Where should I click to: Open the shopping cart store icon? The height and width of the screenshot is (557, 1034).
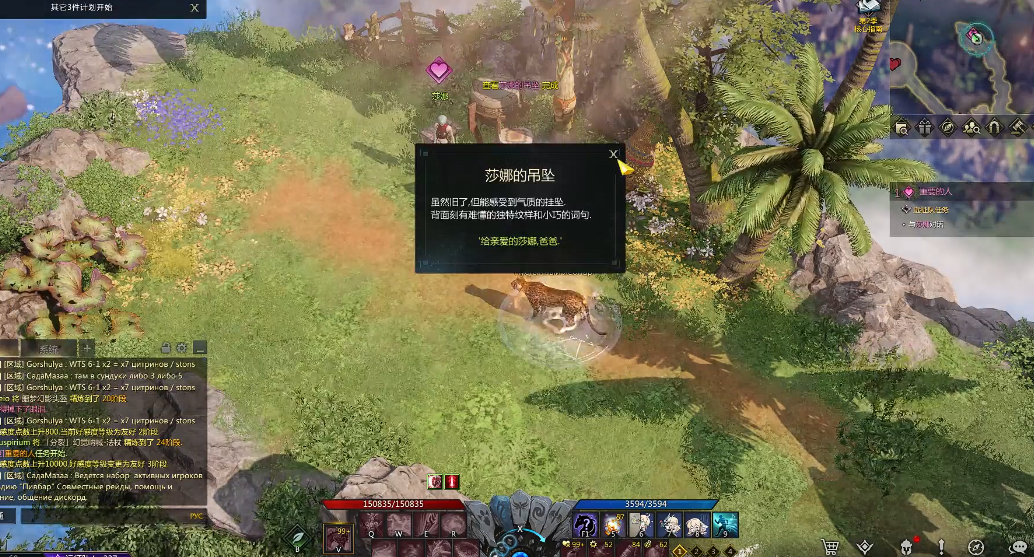[x=829, y=545]
